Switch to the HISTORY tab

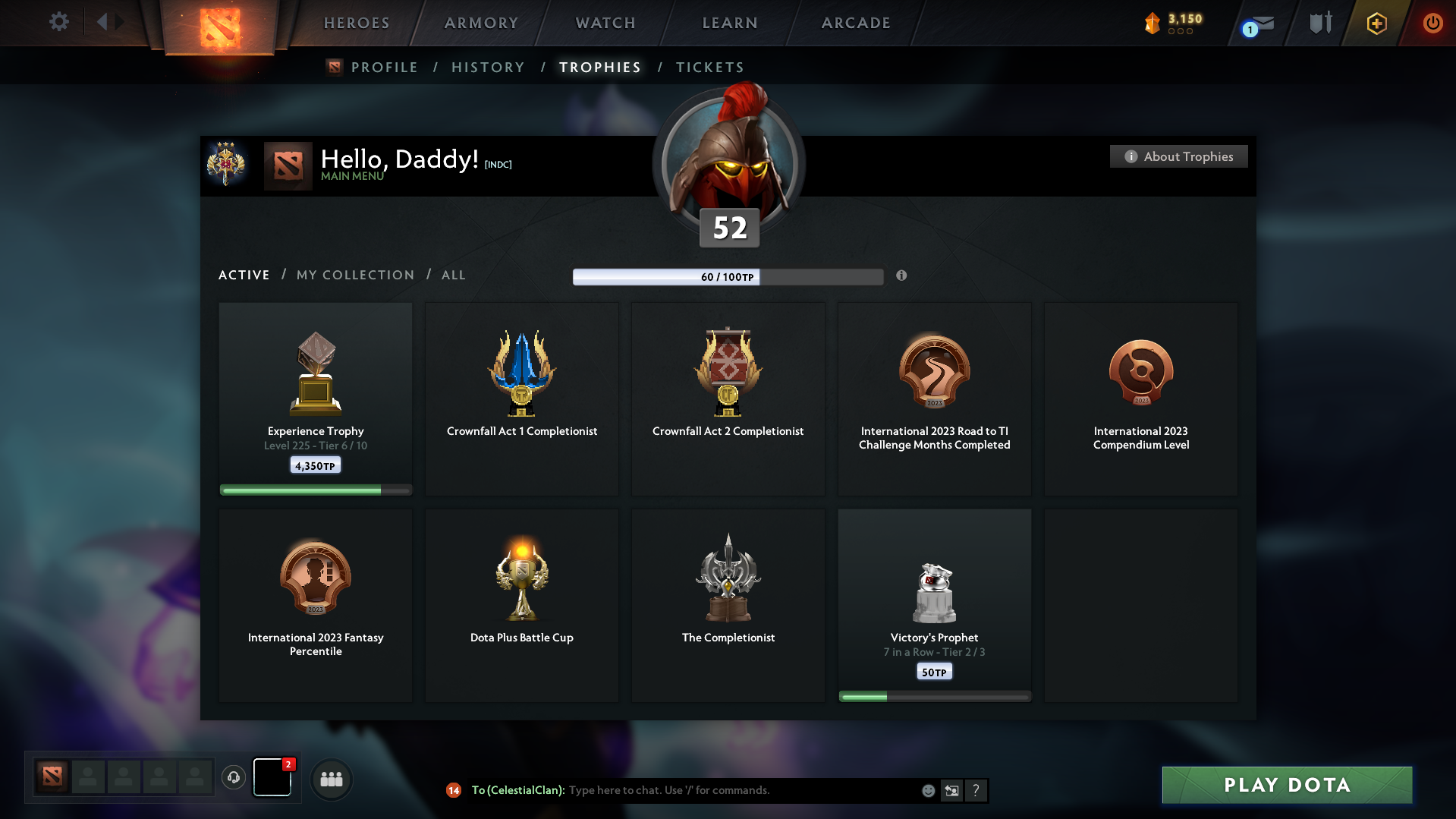[488, 67]
